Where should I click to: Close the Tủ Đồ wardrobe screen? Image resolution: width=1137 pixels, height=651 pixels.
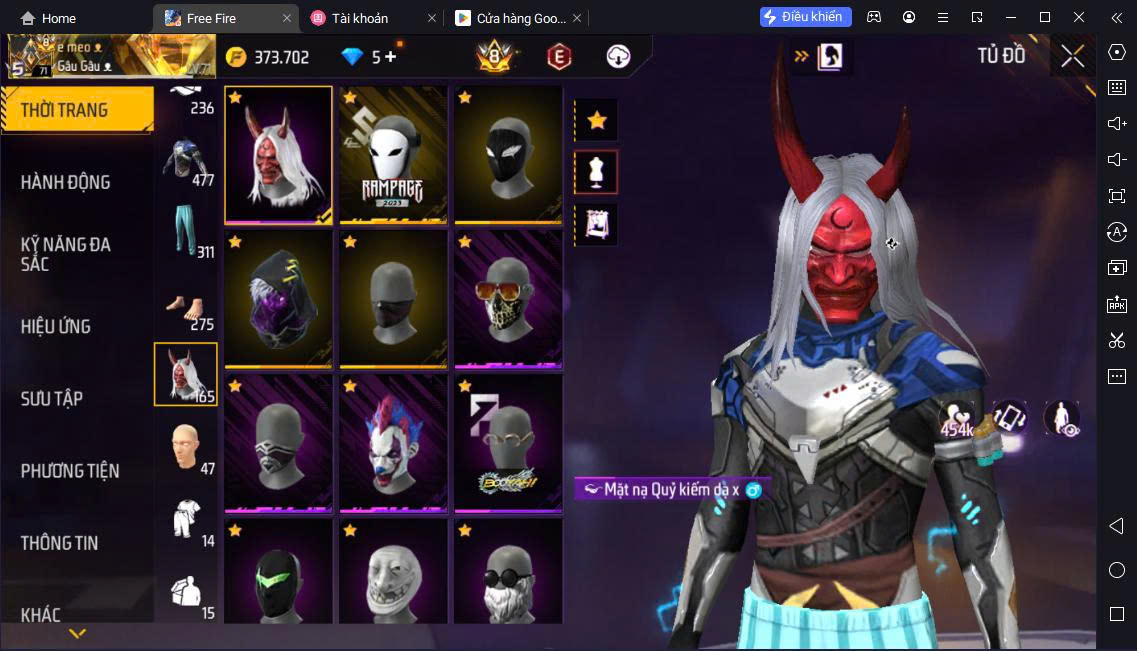pyautogui.click(x=1072, y=57)
